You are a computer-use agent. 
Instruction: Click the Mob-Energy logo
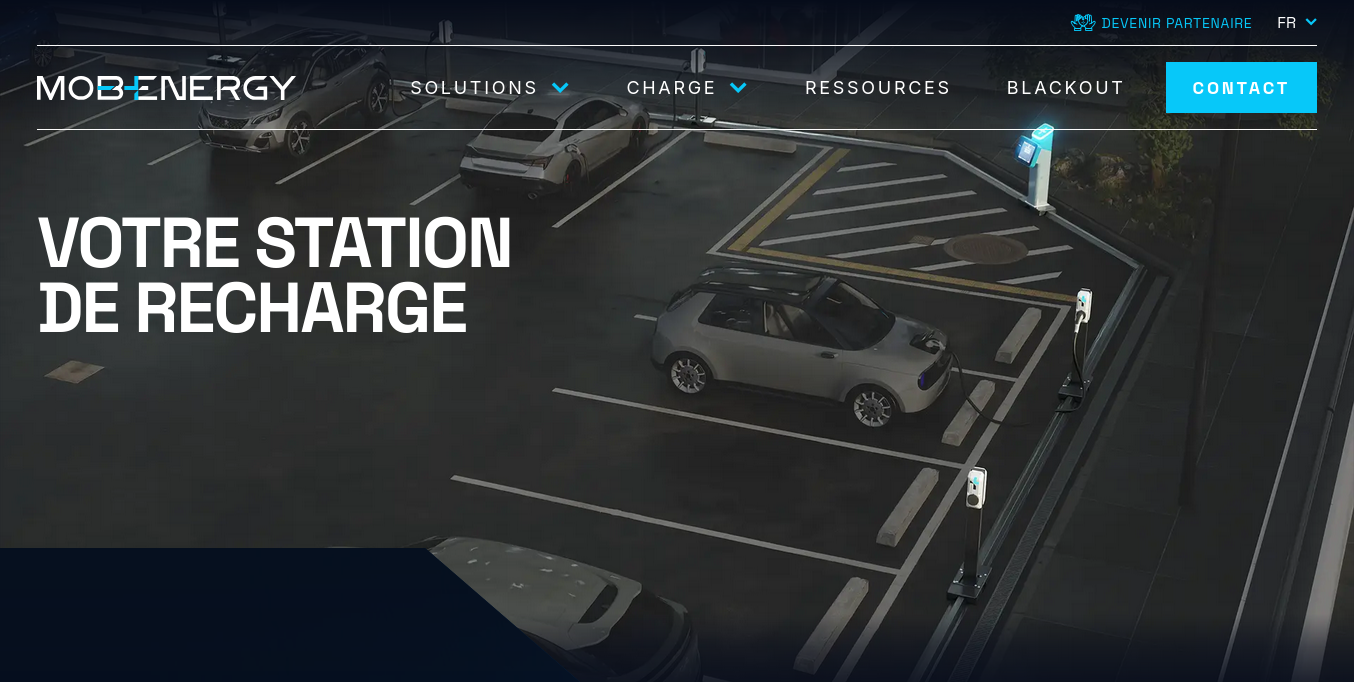tap(166, 88)
